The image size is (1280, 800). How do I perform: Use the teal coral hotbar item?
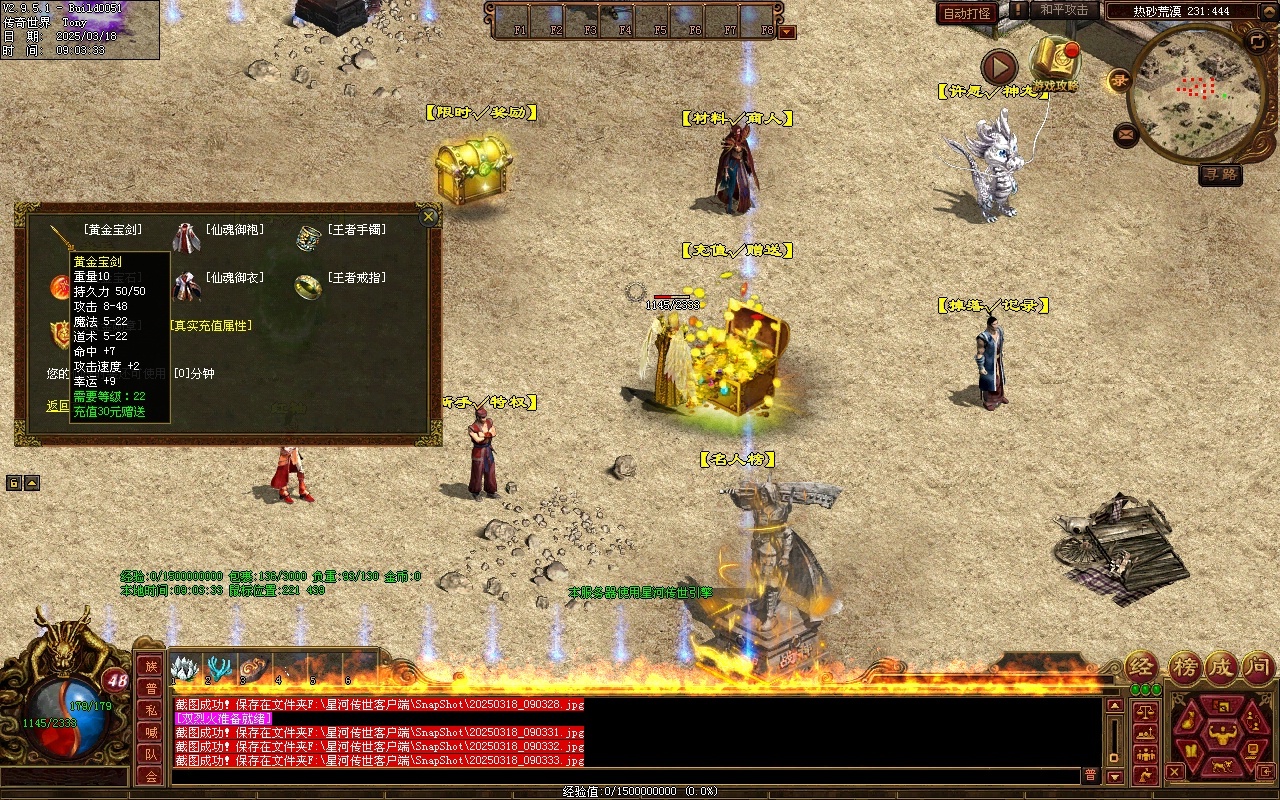click(x=219, y=667)
